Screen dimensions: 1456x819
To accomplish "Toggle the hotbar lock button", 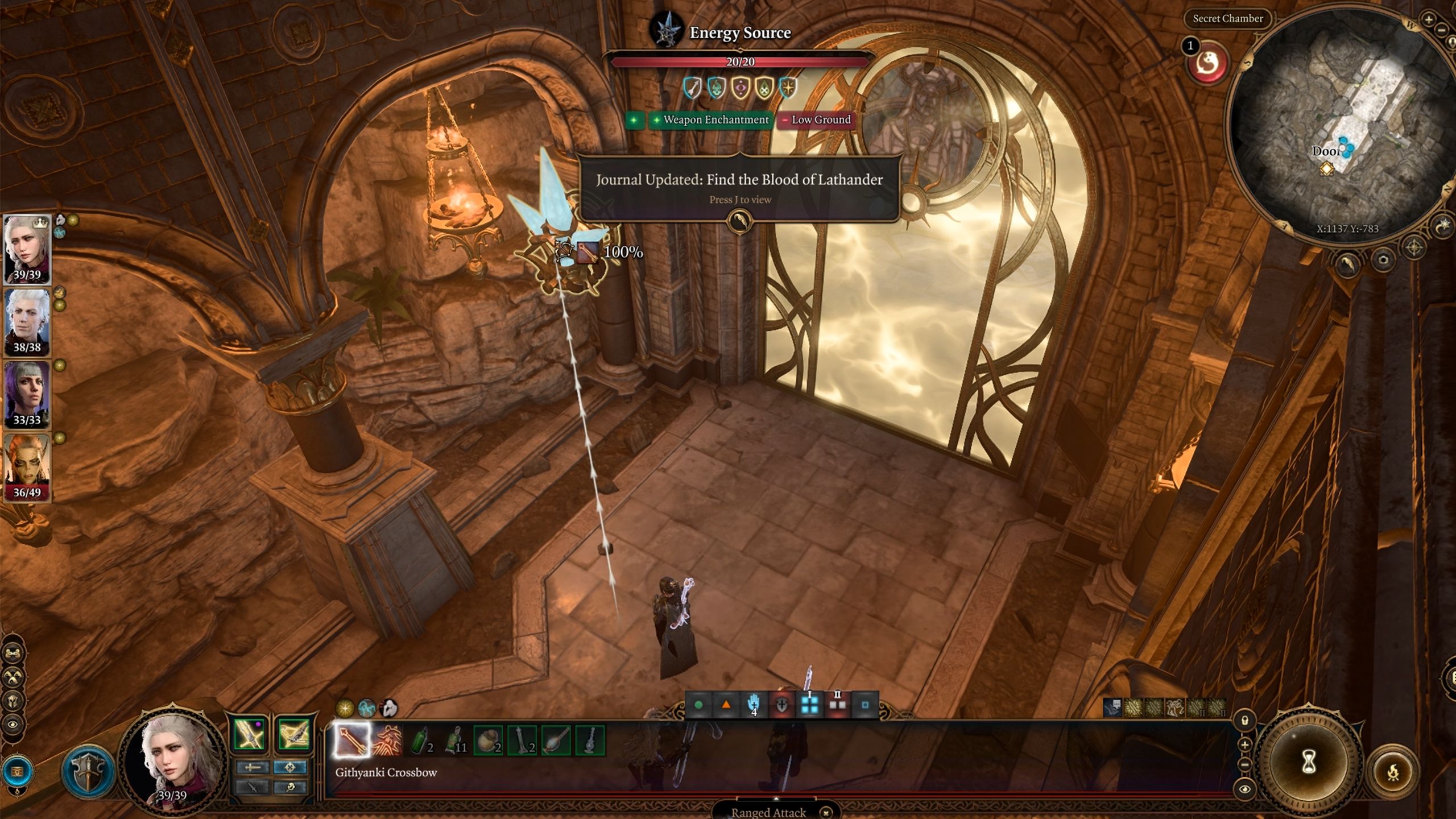I will 1244,721.
